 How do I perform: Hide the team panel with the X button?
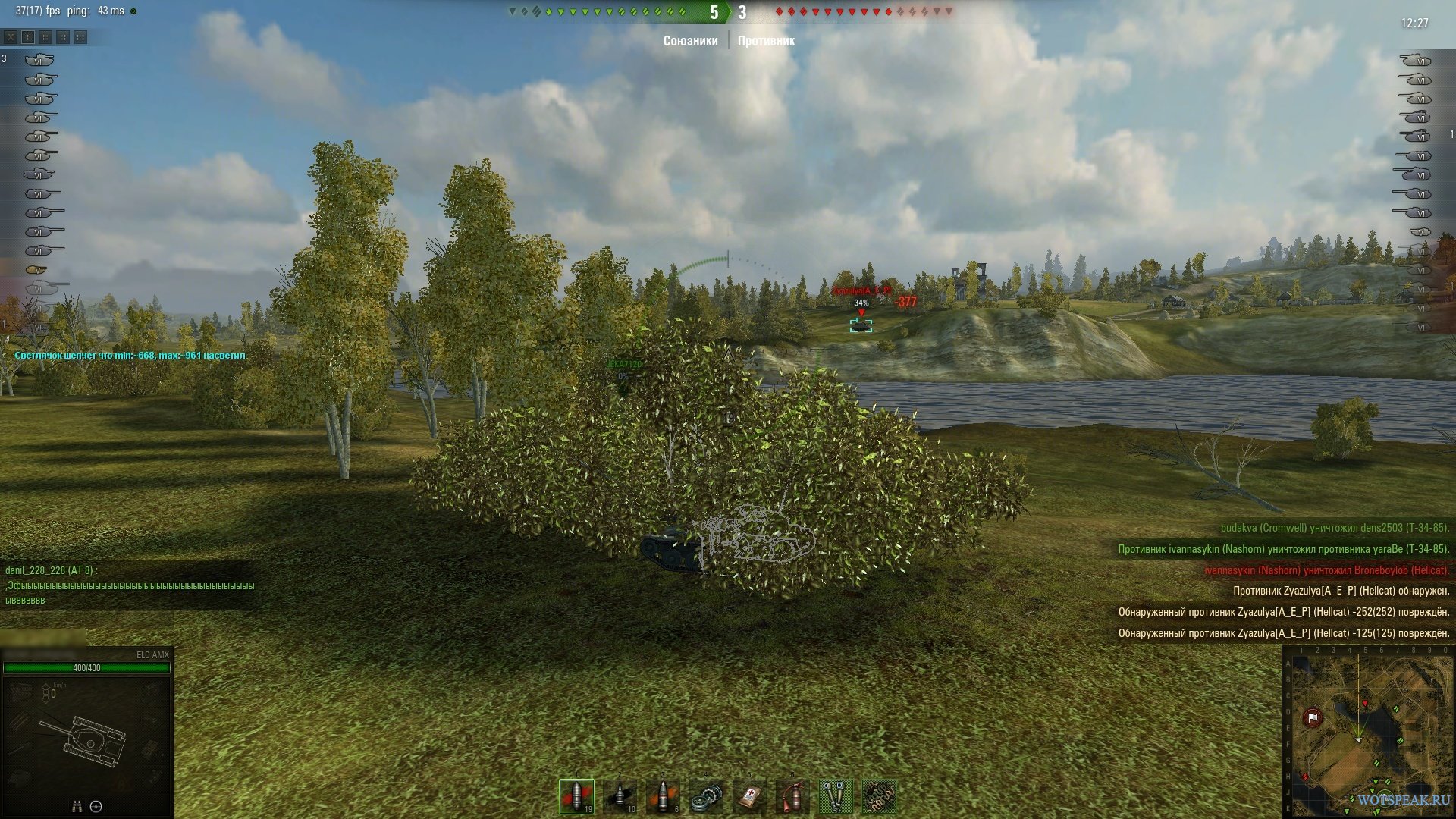(x=11, y=36)
